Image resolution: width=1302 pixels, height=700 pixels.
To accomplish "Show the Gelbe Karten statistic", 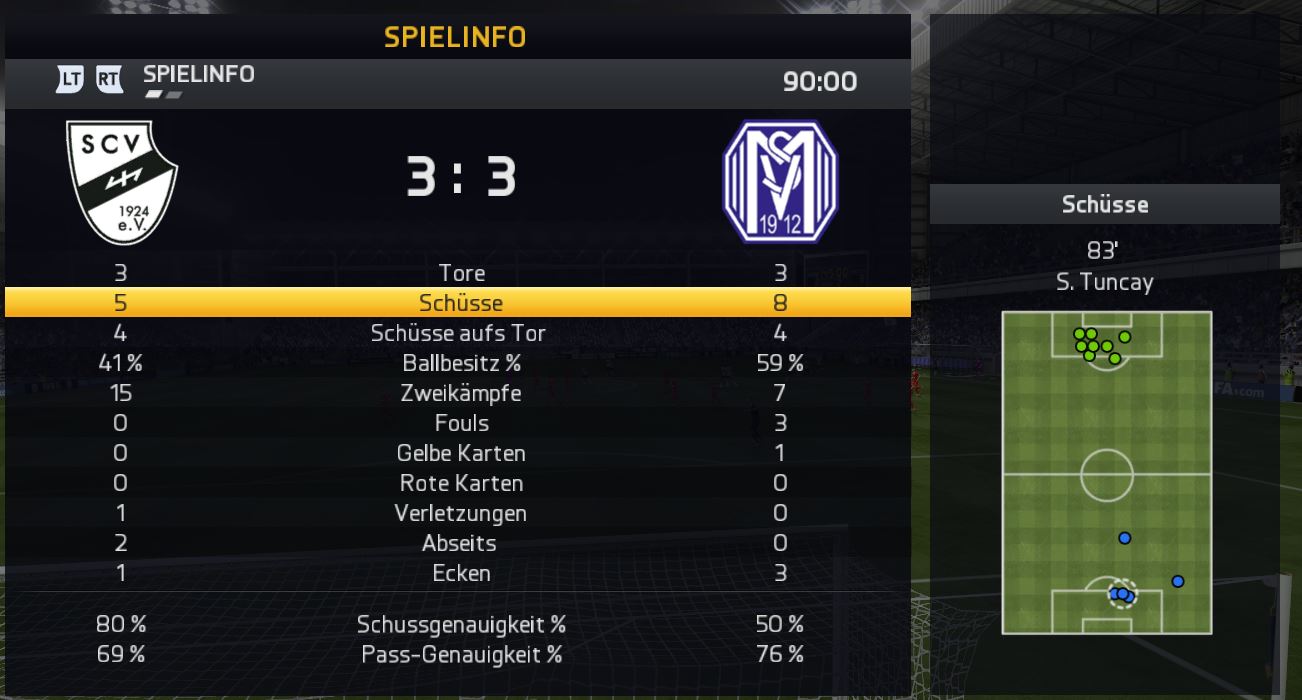I will pos(461,453).
